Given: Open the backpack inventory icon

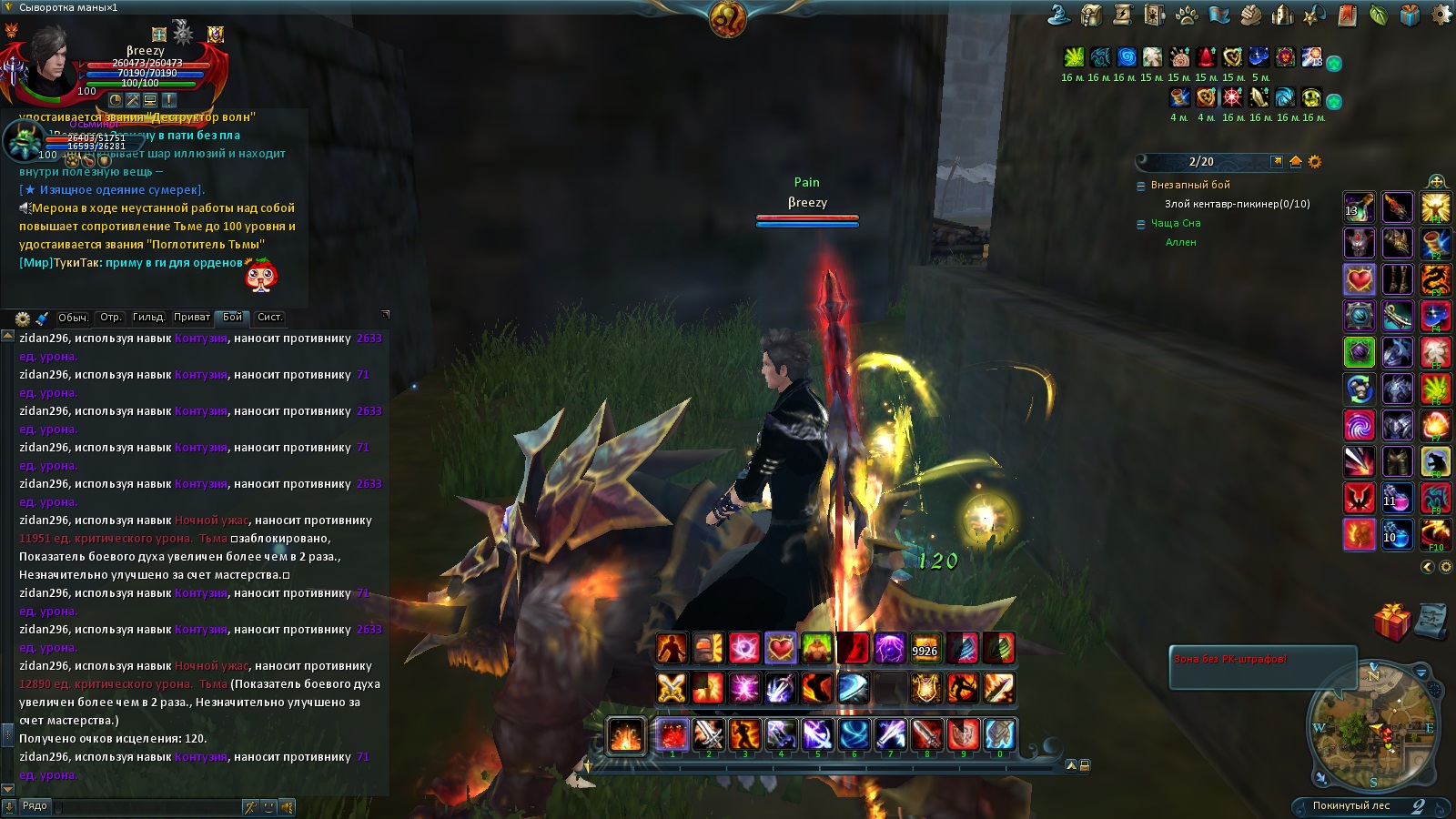Looking at the screenshot, I should click(x=1091, y=15).
